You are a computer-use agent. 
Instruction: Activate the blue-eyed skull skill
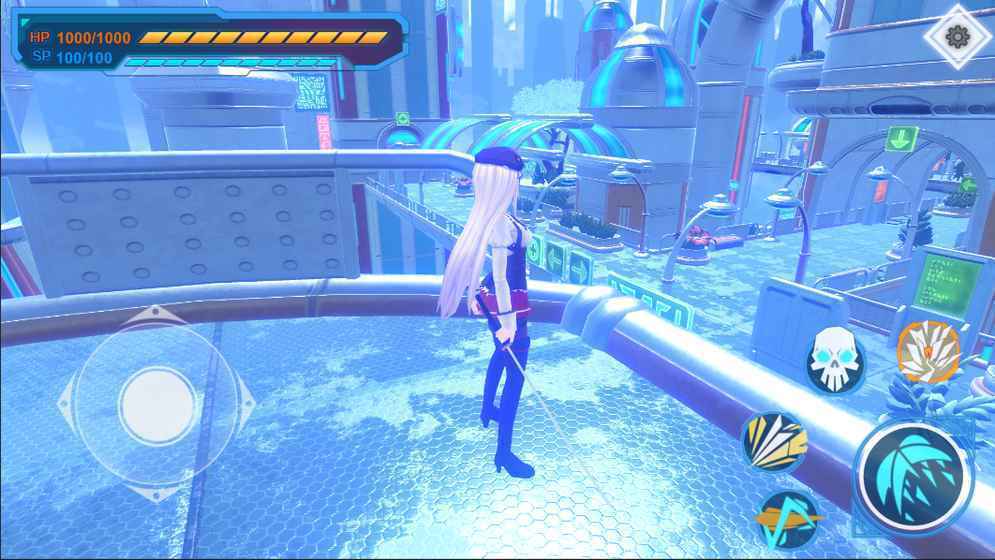pos(836,360)
